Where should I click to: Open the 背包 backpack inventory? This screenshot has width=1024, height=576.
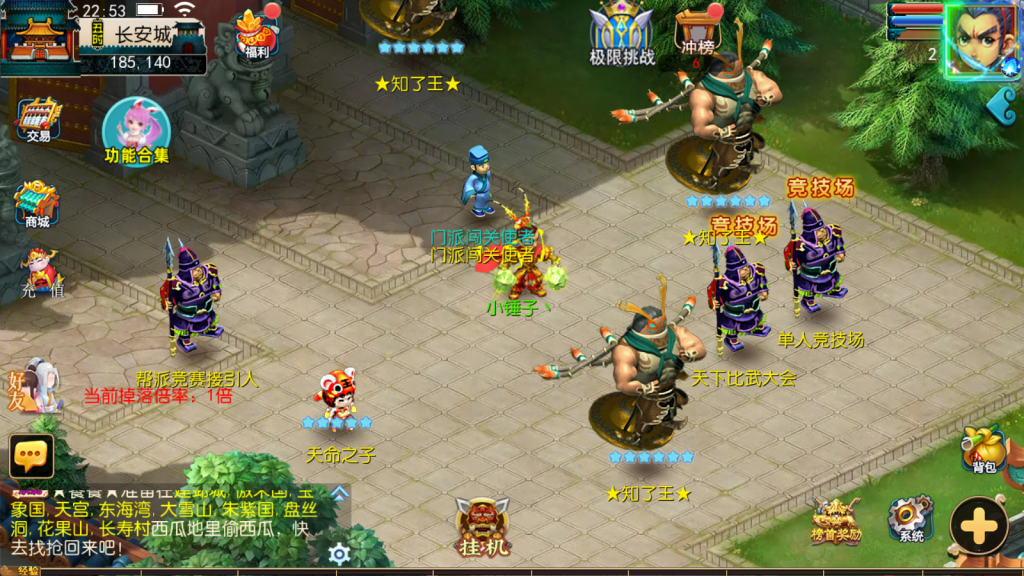pos(983,450)
